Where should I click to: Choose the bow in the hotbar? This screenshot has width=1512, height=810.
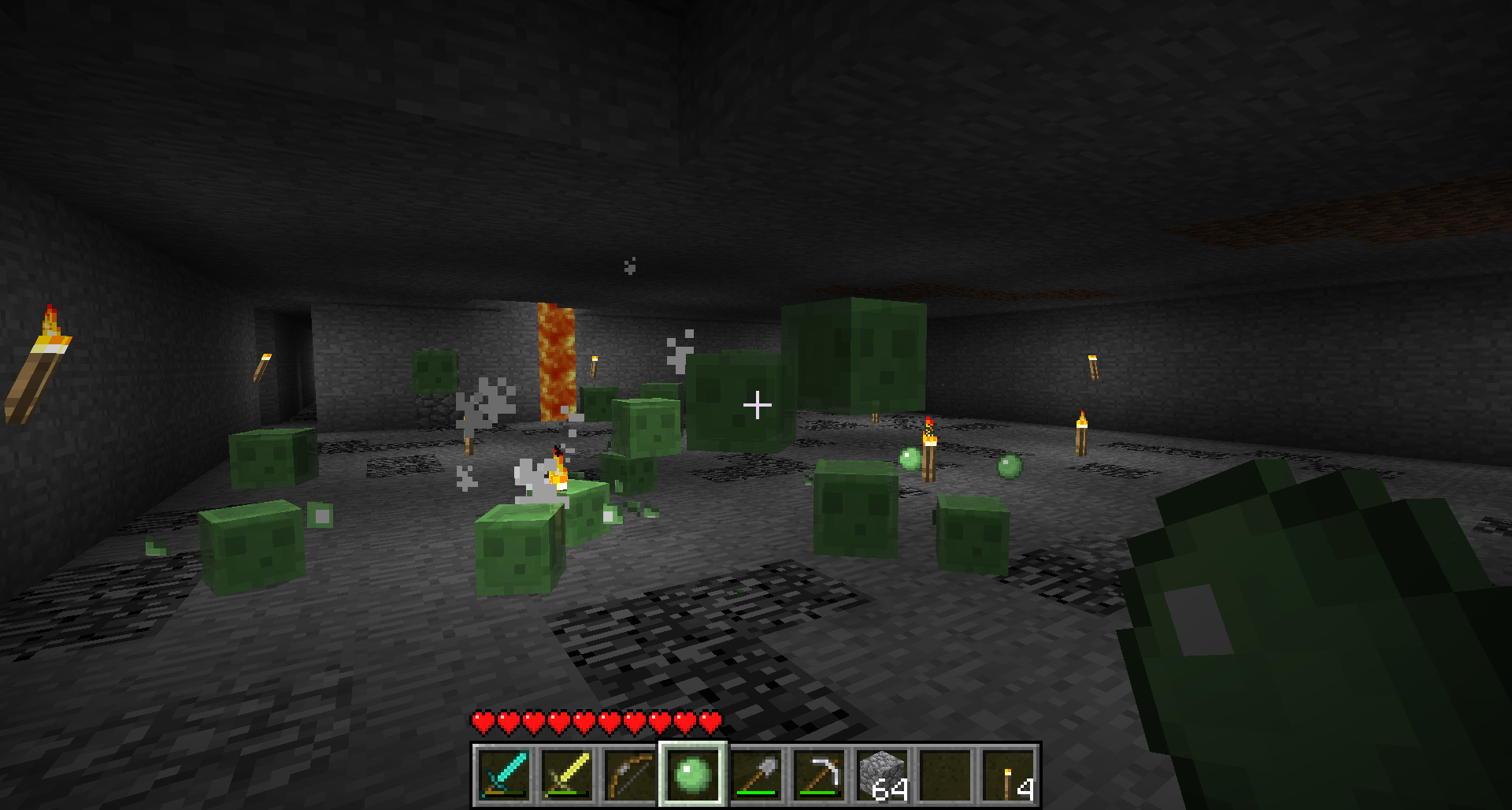pos(630,775)
